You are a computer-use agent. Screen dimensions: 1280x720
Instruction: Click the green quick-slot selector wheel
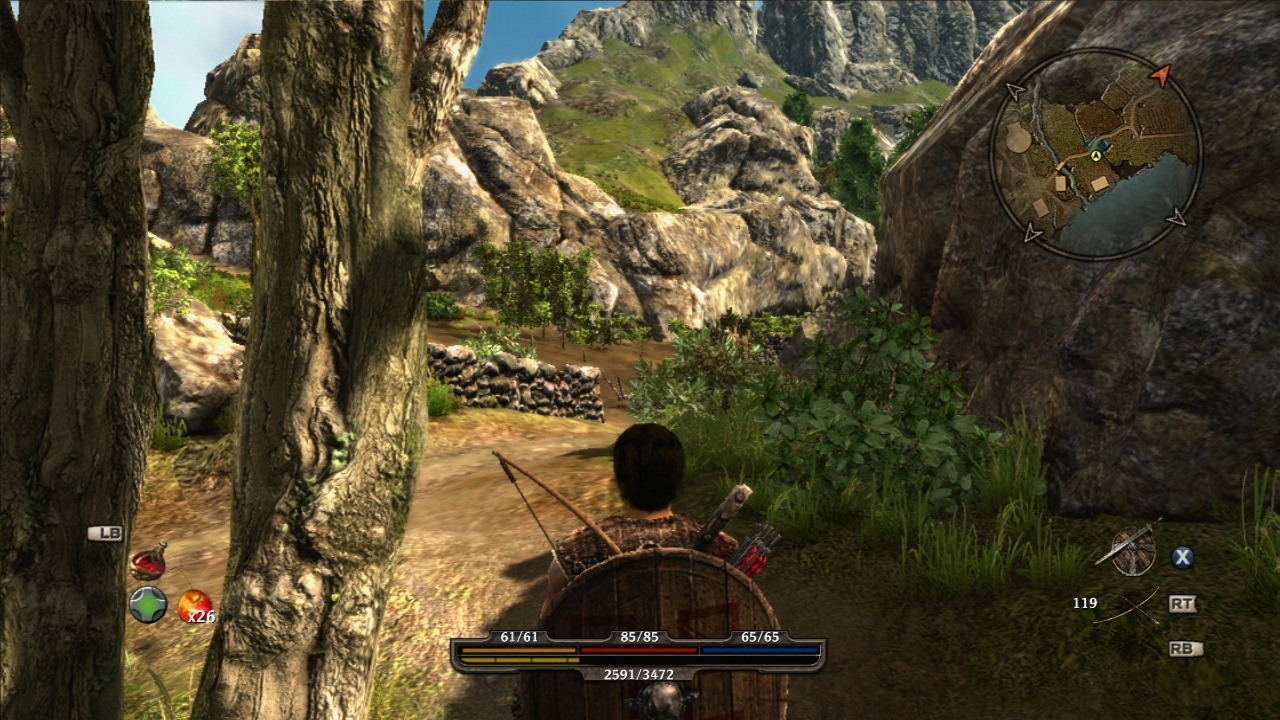pos(148,605)
